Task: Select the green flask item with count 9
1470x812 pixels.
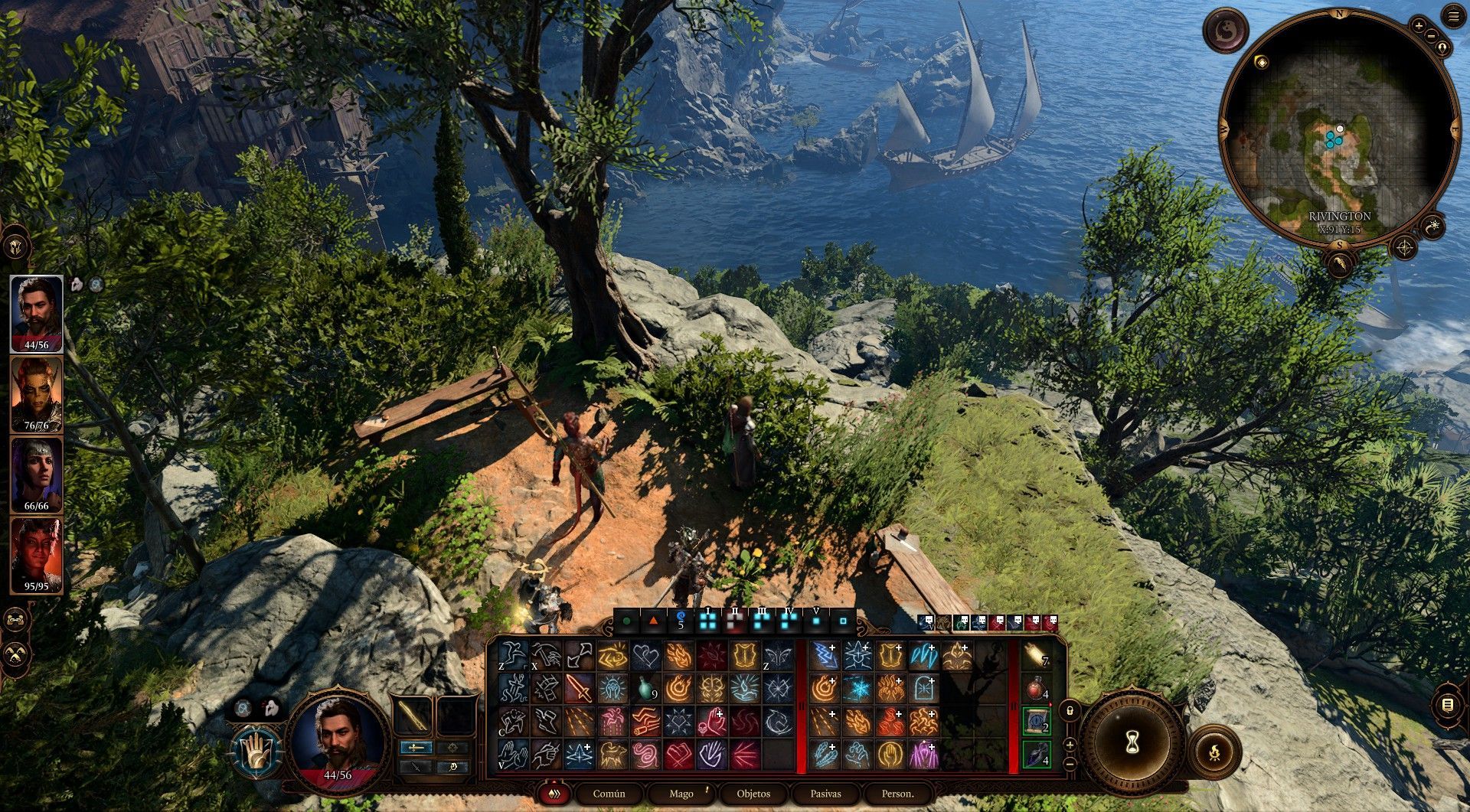Action: point(645,688)
